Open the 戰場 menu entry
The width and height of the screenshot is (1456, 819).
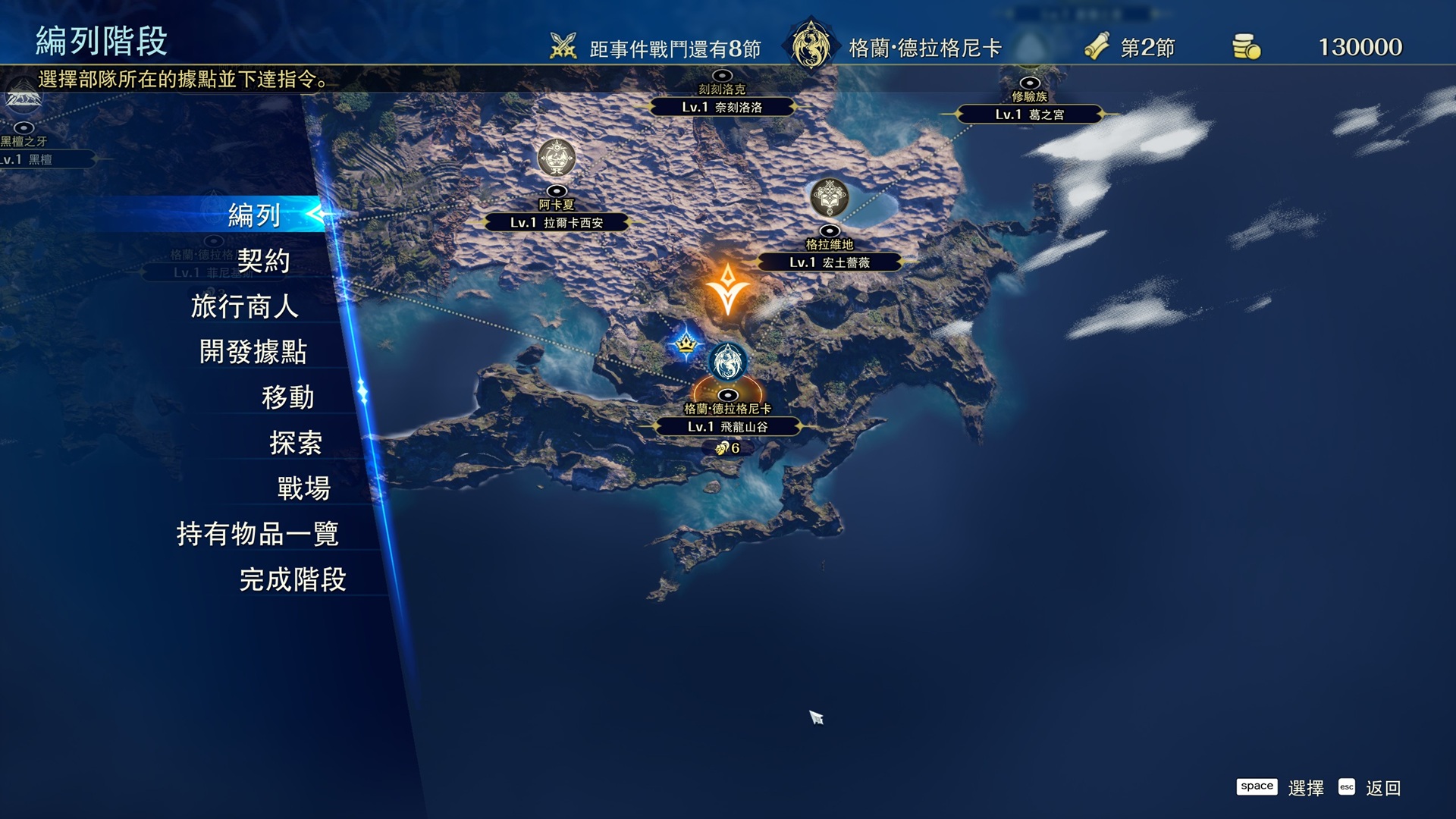(x=303, y=488)
